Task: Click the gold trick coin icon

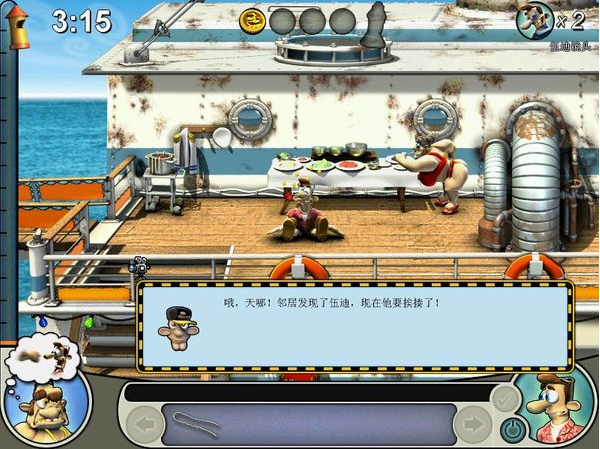Action: click(254, 20)
